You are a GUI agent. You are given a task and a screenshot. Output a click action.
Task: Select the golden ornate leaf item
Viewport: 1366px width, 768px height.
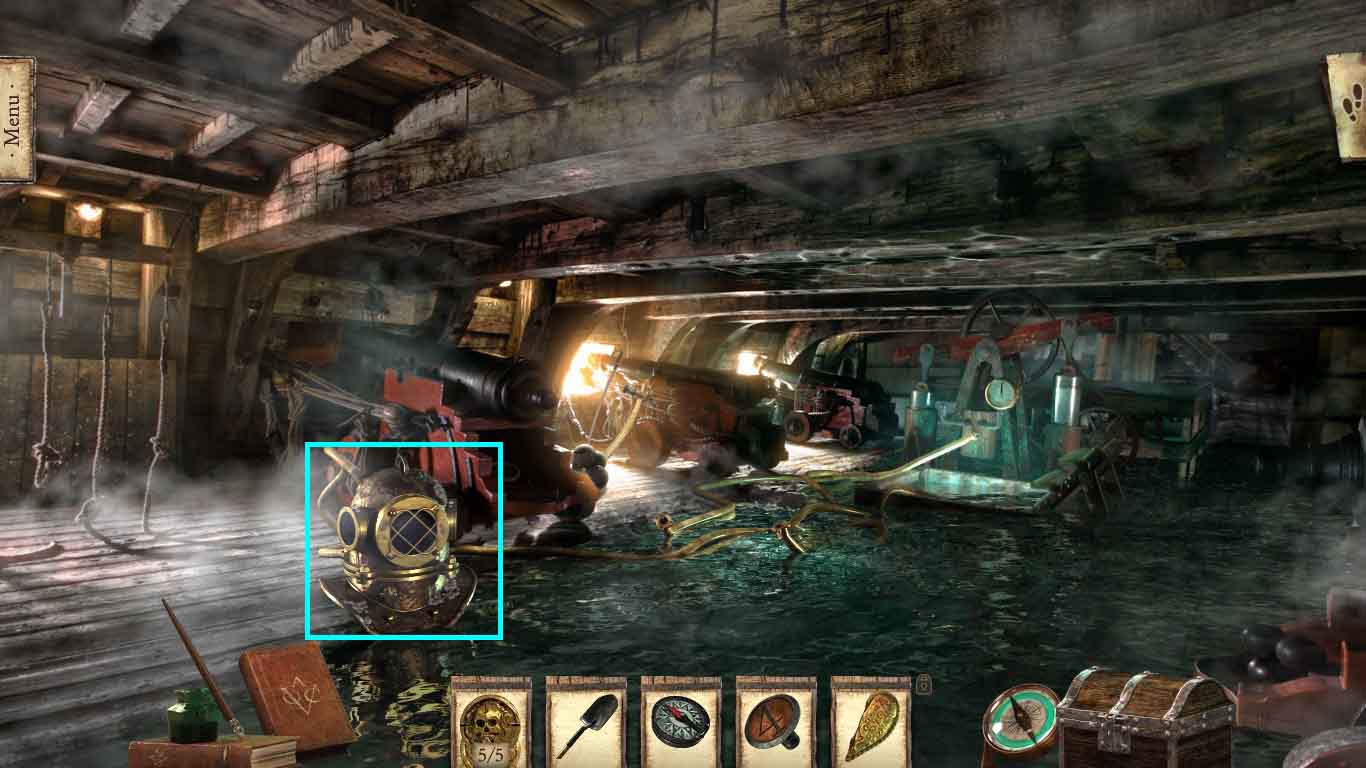pos(870,724)
